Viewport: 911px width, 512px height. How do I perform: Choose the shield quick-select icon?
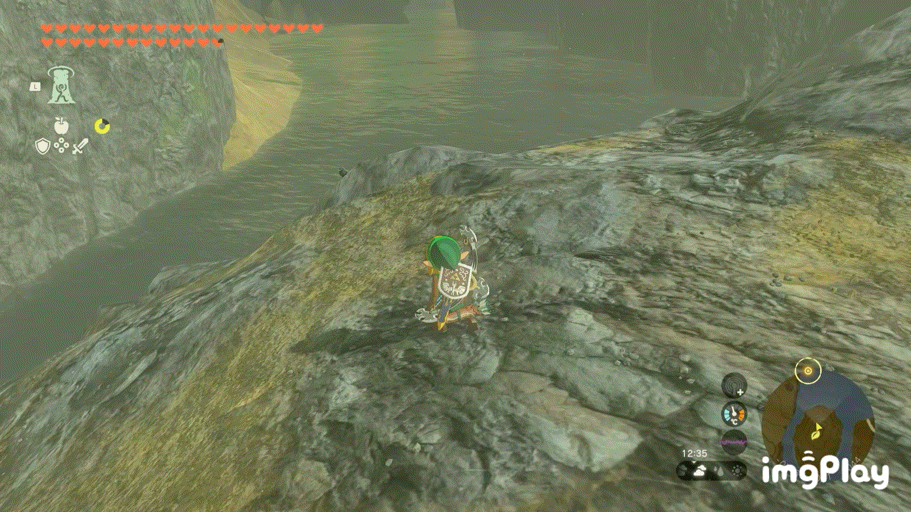point(42,147)
